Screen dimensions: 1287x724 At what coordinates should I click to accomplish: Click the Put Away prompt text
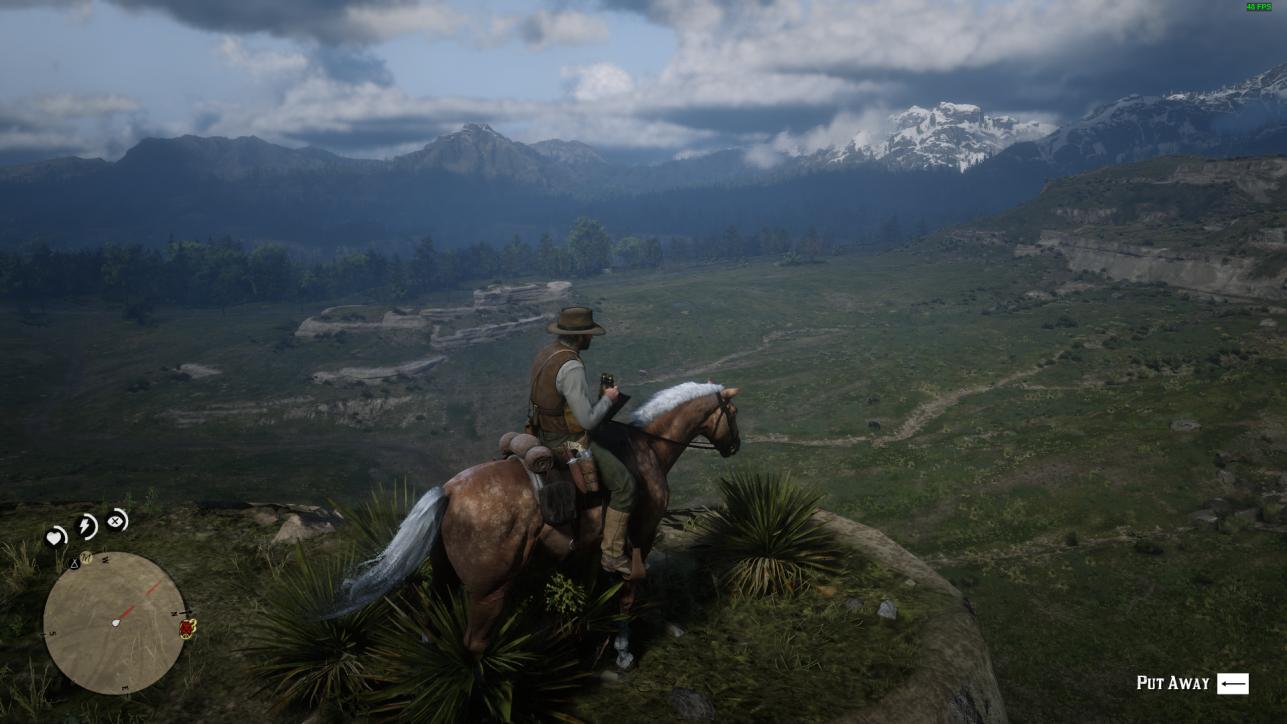1175,684
